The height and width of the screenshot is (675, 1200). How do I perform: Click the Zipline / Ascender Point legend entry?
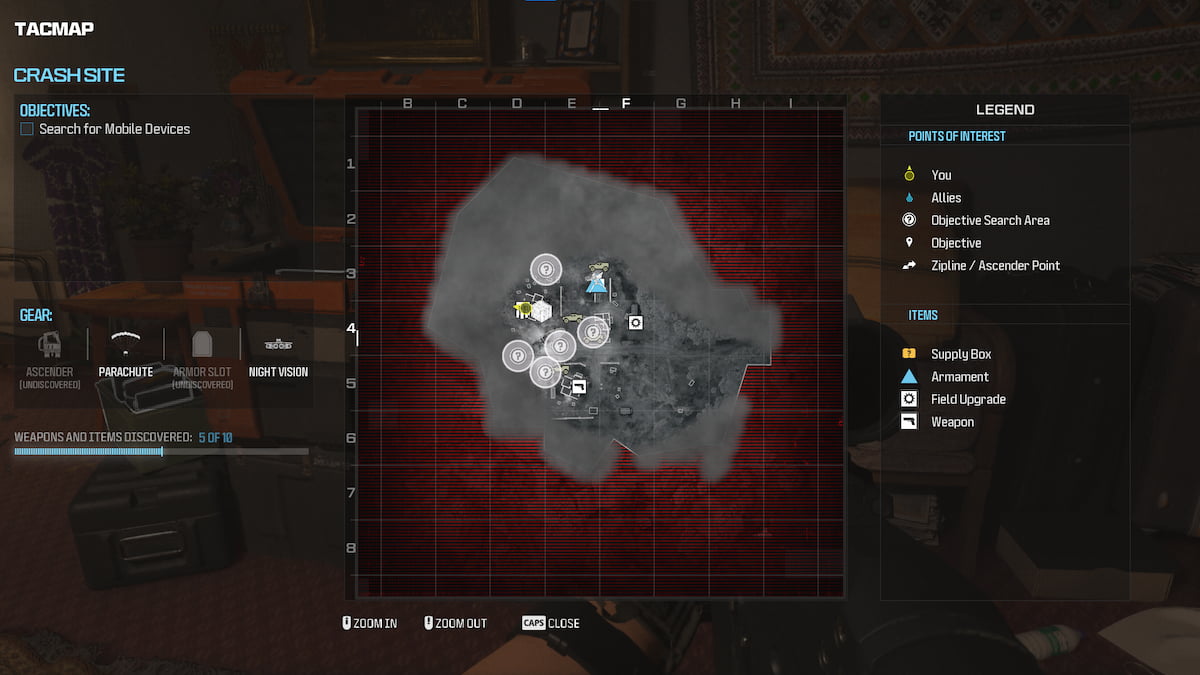pos(994,265)
